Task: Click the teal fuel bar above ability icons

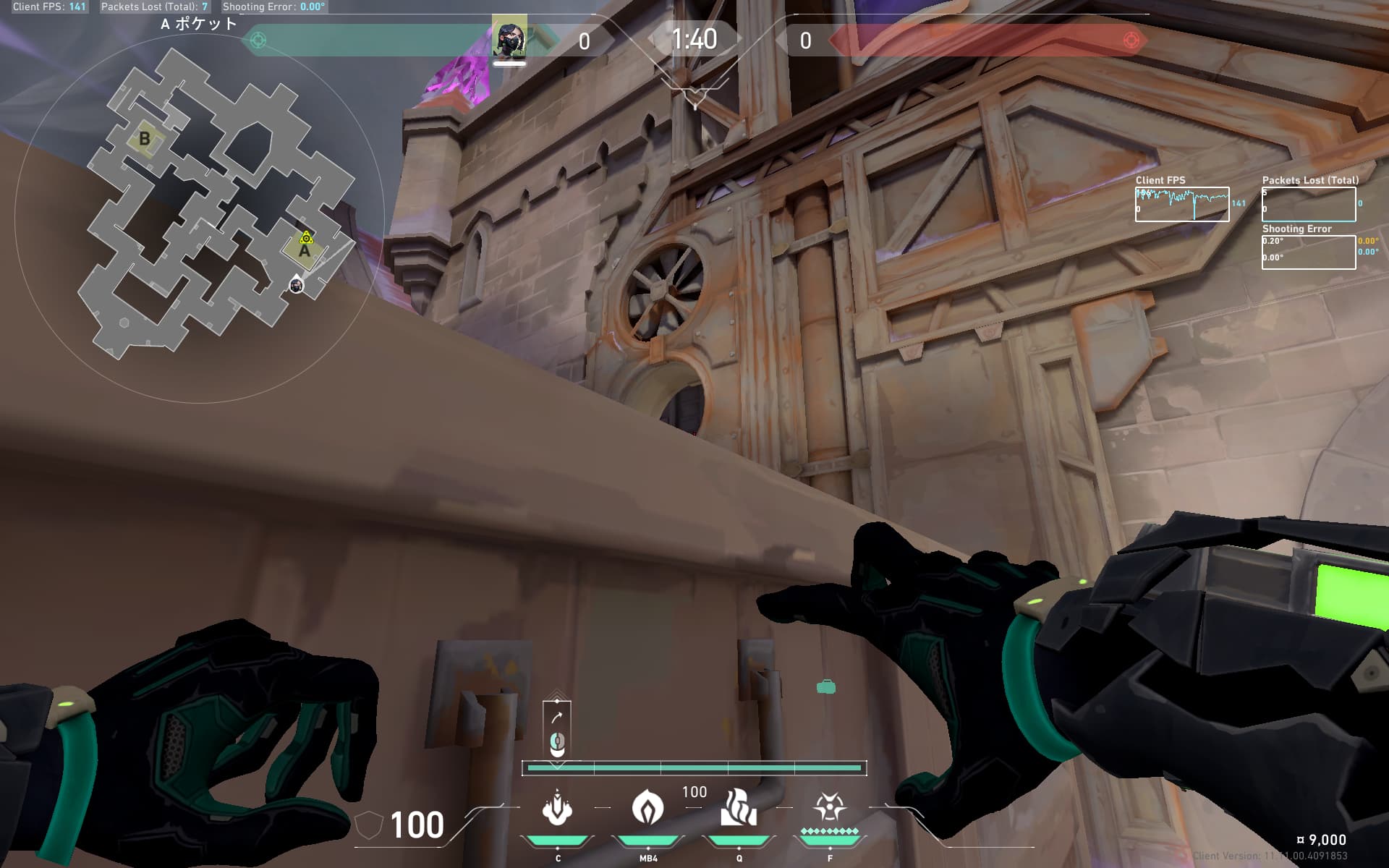Action: tap(694, 767)
